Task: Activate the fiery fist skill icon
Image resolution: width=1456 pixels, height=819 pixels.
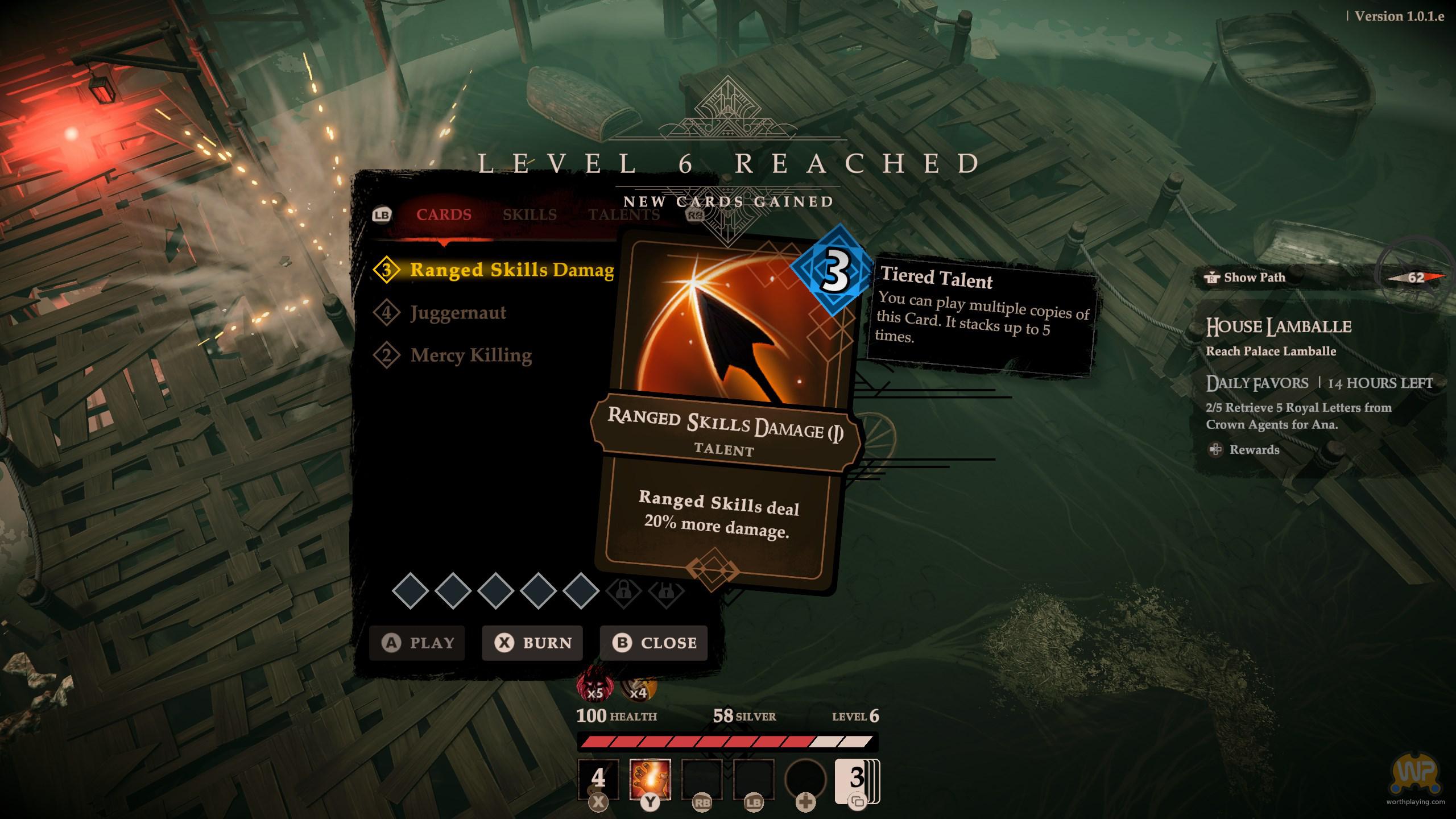Action: click(650, 779)
